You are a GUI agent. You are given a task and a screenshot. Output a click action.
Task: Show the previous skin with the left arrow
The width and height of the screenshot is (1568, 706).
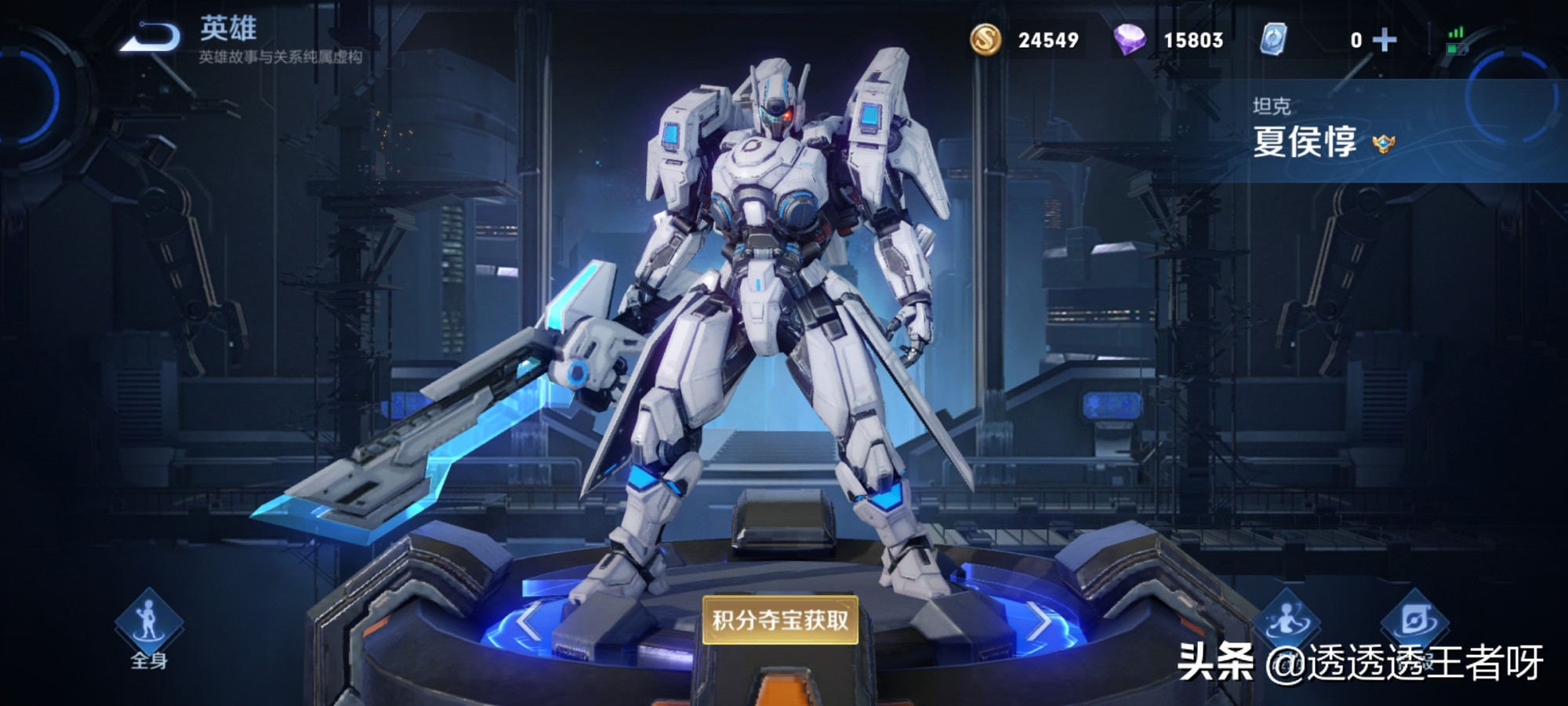pos(527,621)
